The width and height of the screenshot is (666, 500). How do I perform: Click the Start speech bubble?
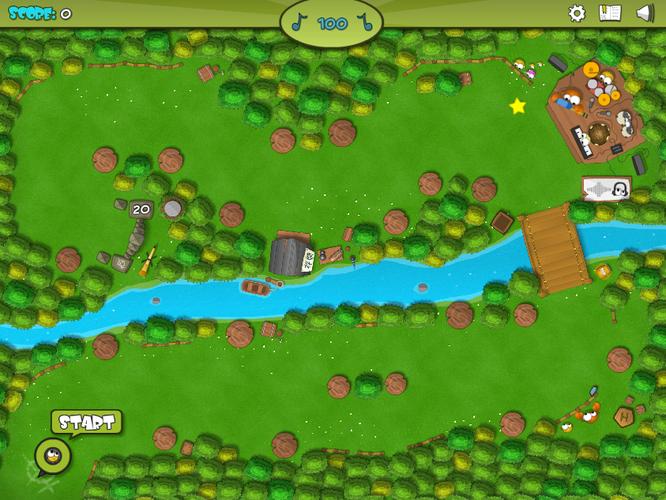point(86,422)
